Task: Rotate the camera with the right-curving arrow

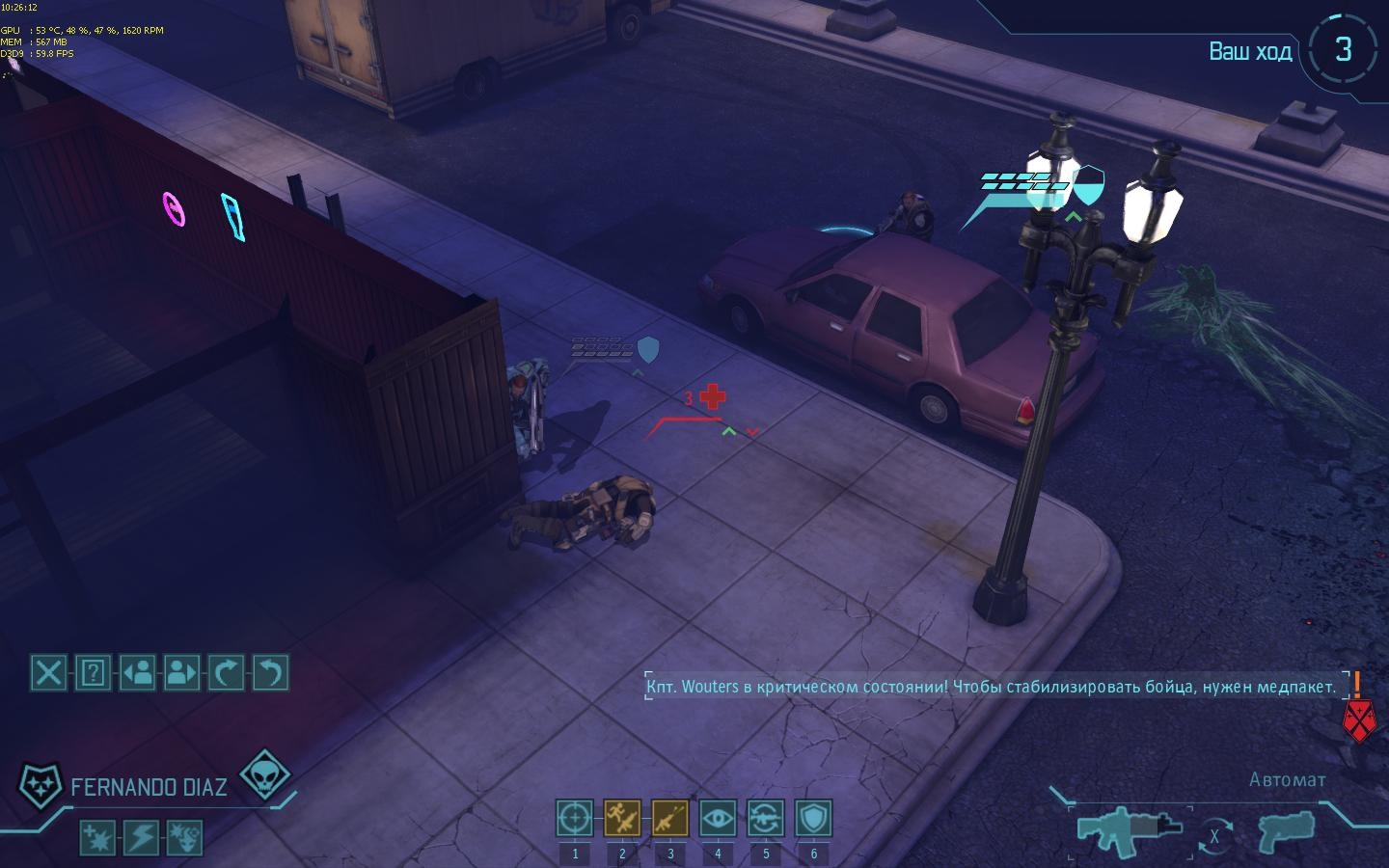Action: [227, 672]
